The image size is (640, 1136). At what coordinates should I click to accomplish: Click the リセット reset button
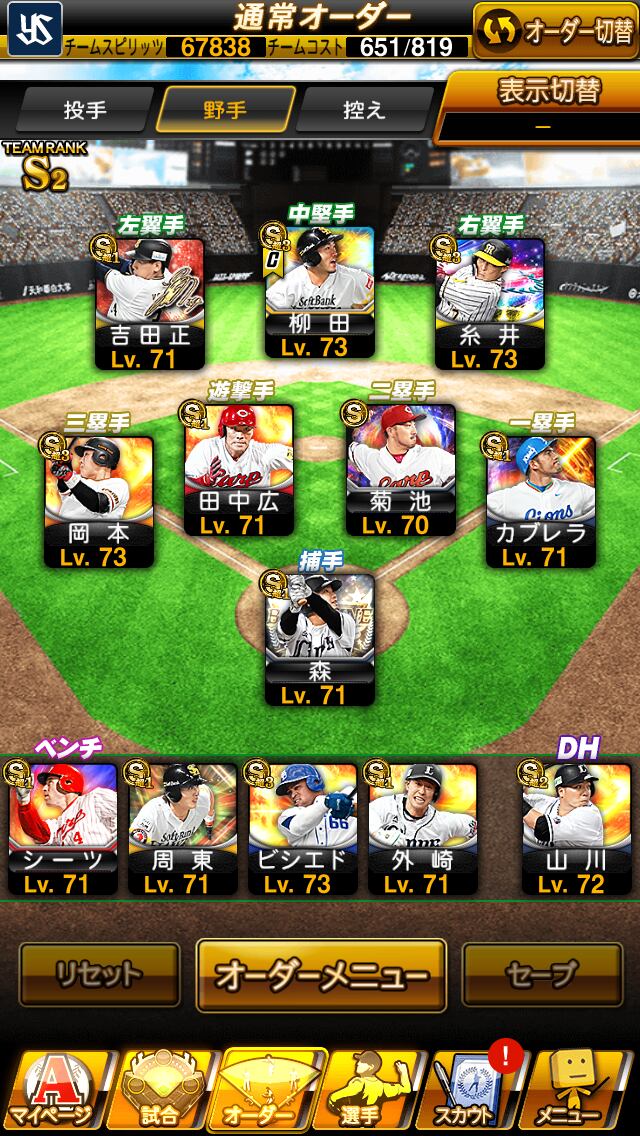coord(99,973)
